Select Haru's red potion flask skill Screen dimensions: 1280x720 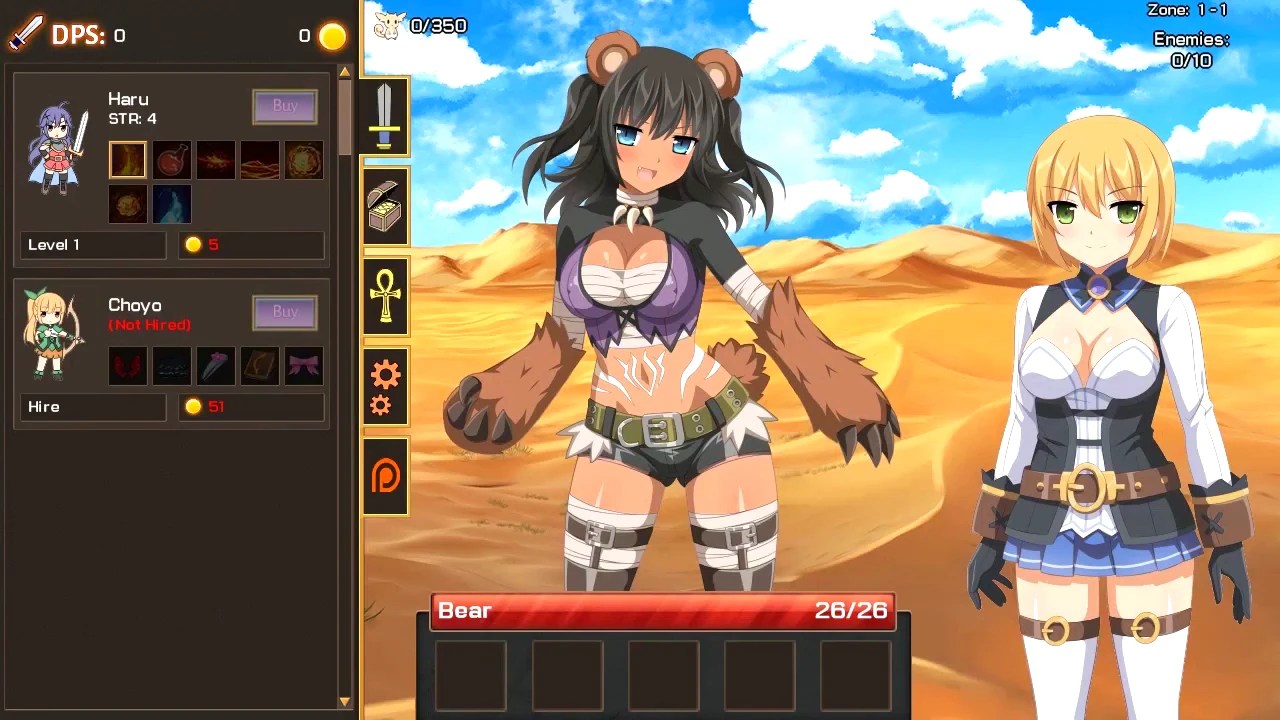coord(172,160)
